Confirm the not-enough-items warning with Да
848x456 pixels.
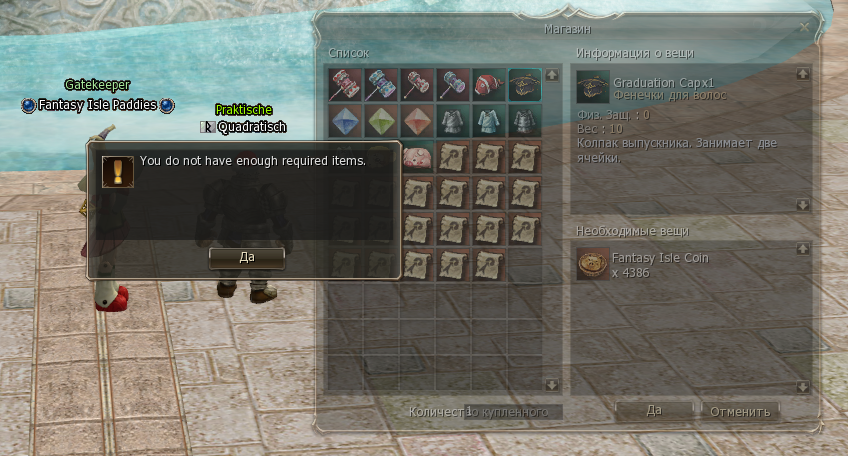247,256
